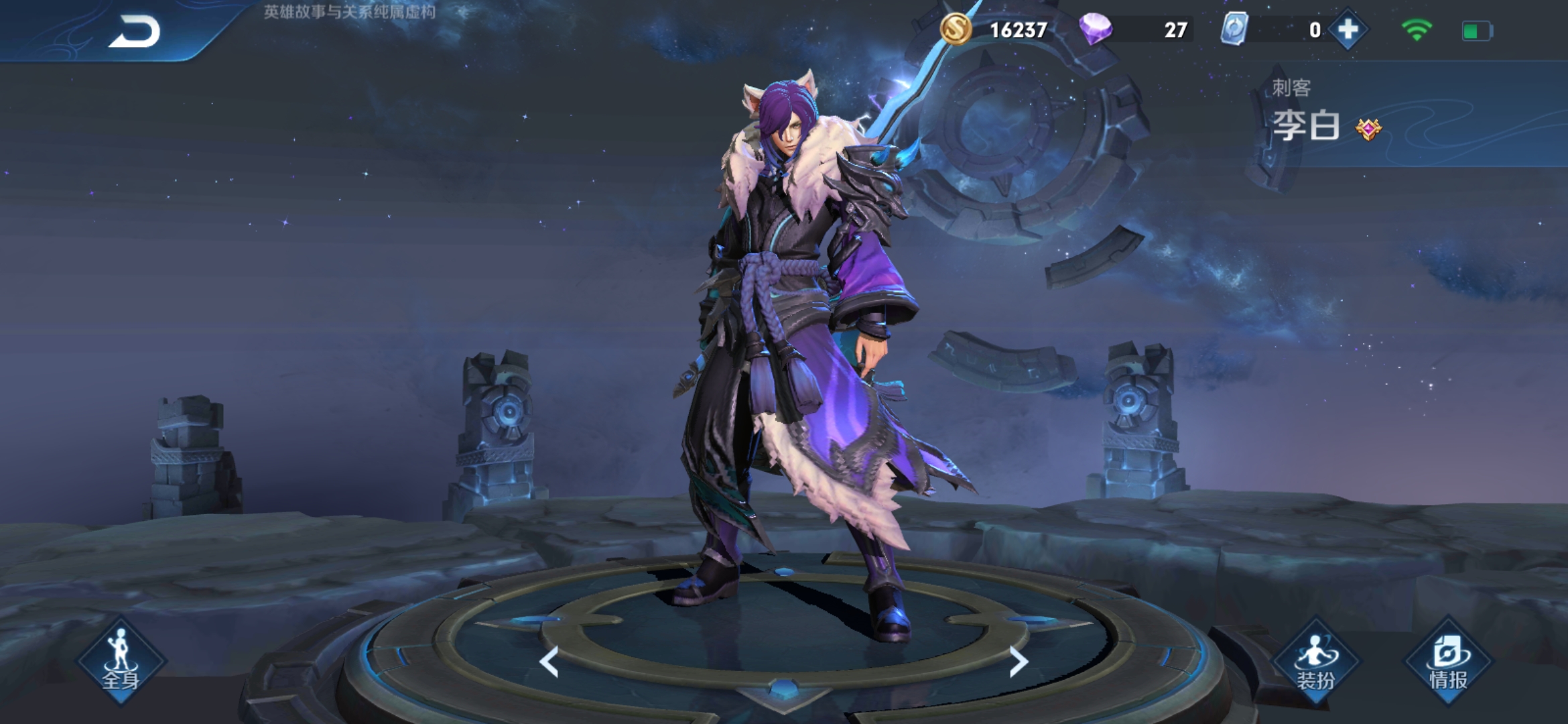1568x724 pixels.
Task: Select the gold coin currency icon
Action: [956, 29]
